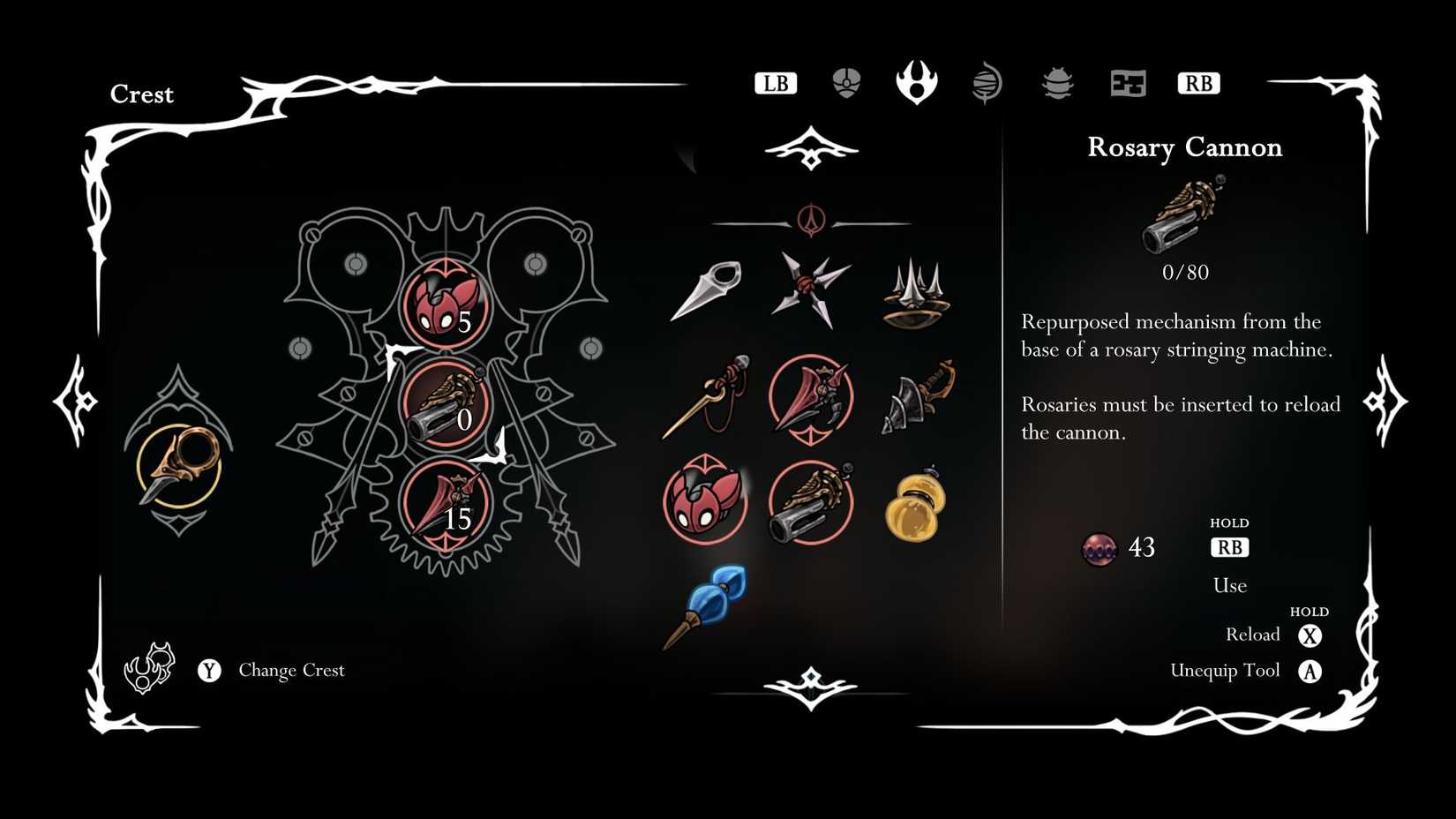Click the 0/80 ammo gauge under Rosary Cannon
Viewport: 1456px width, 819px height.
[x=1187, y=272]
